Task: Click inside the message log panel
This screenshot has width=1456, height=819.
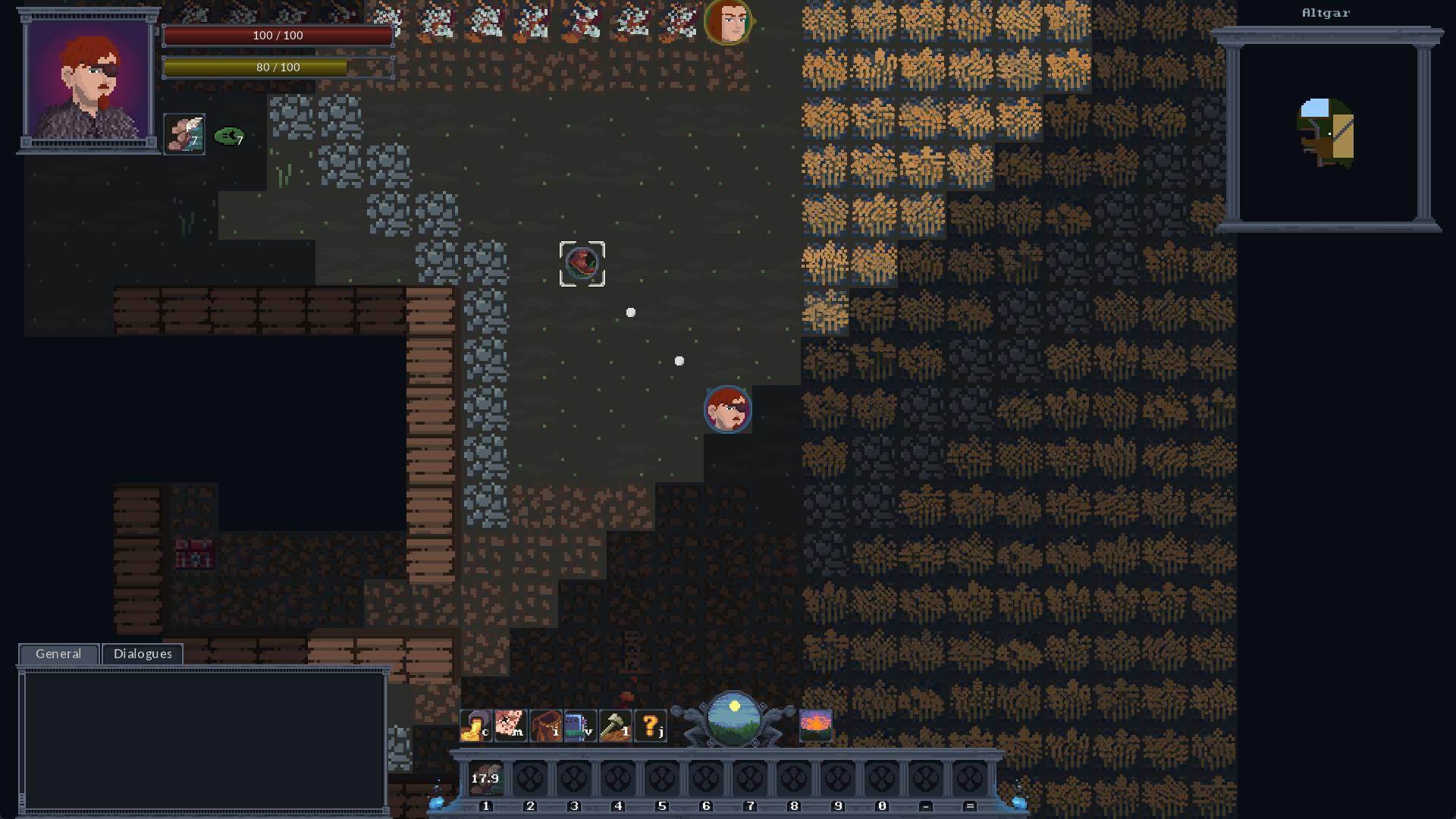Action: pyautogui.click(x=203, y=741)
